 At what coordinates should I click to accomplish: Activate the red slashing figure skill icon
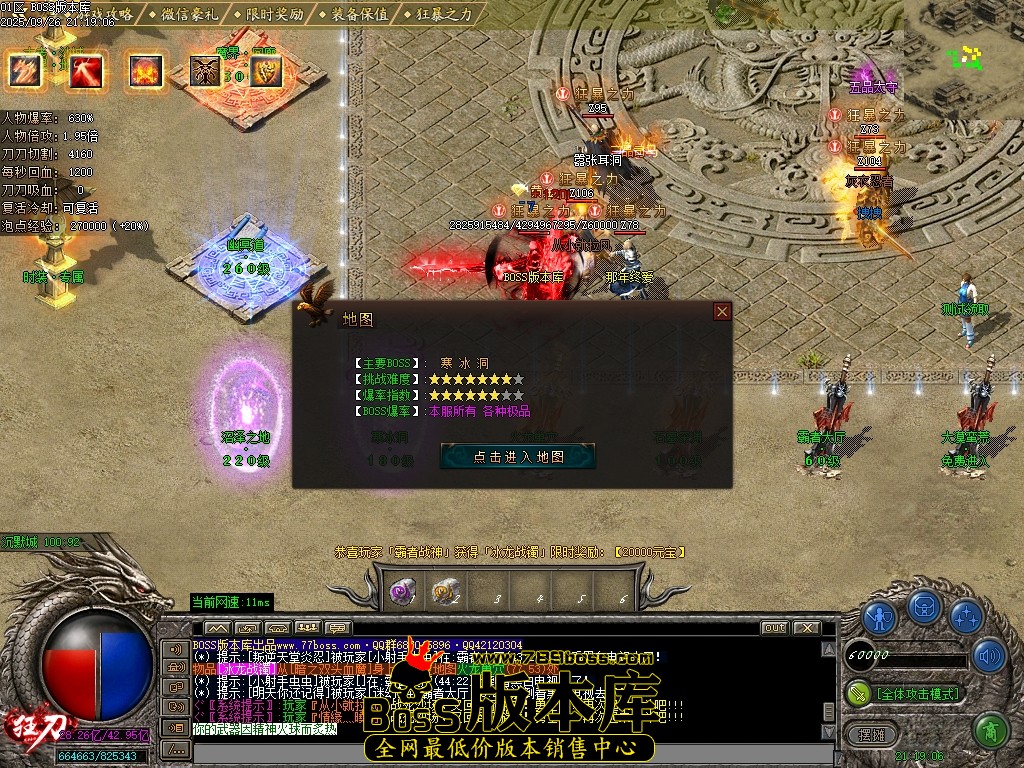click(x=85, y=70)
